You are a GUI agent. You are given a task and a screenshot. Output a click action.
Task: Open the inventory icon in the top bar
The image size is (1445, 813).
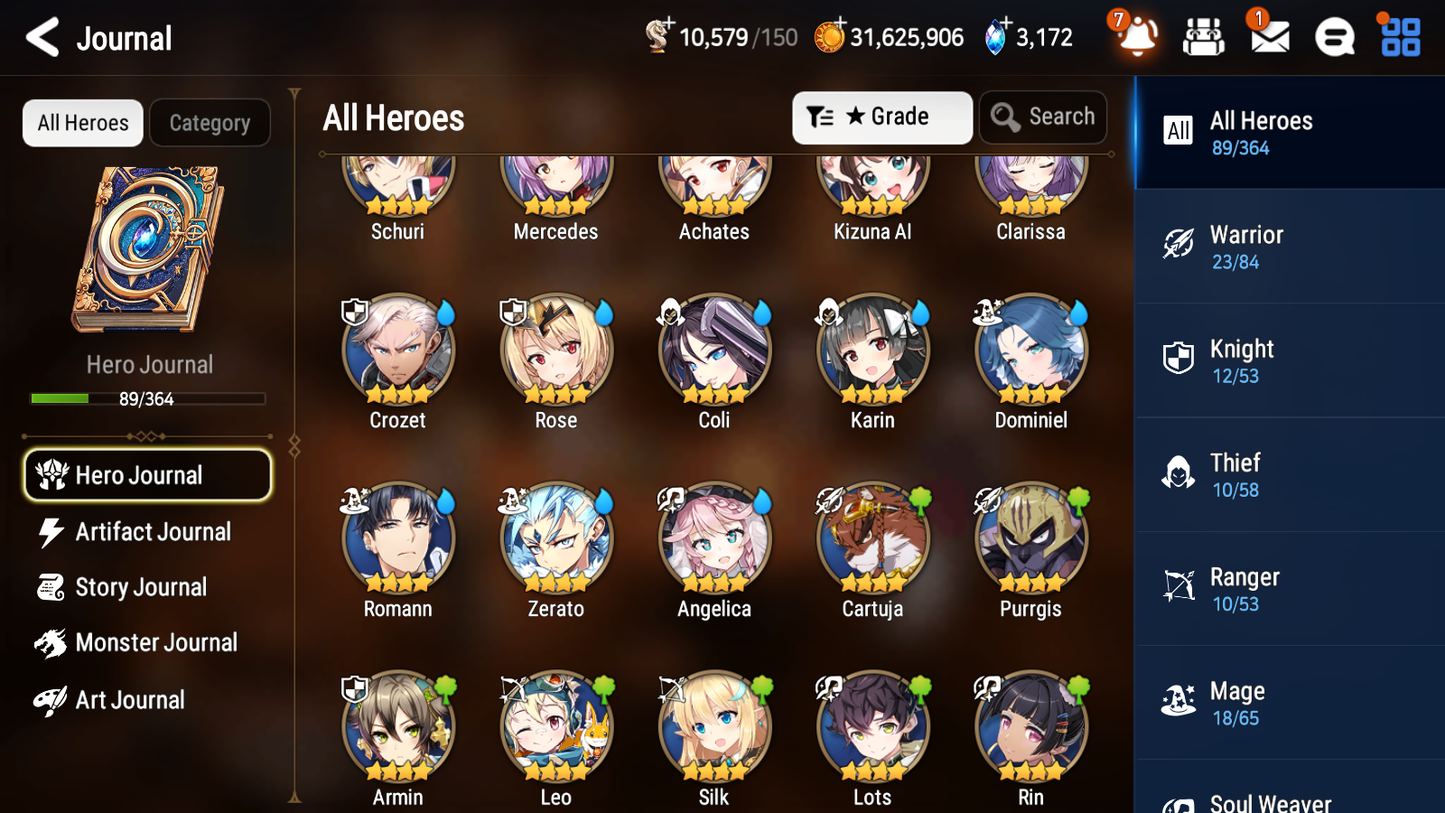[1202, 36]
